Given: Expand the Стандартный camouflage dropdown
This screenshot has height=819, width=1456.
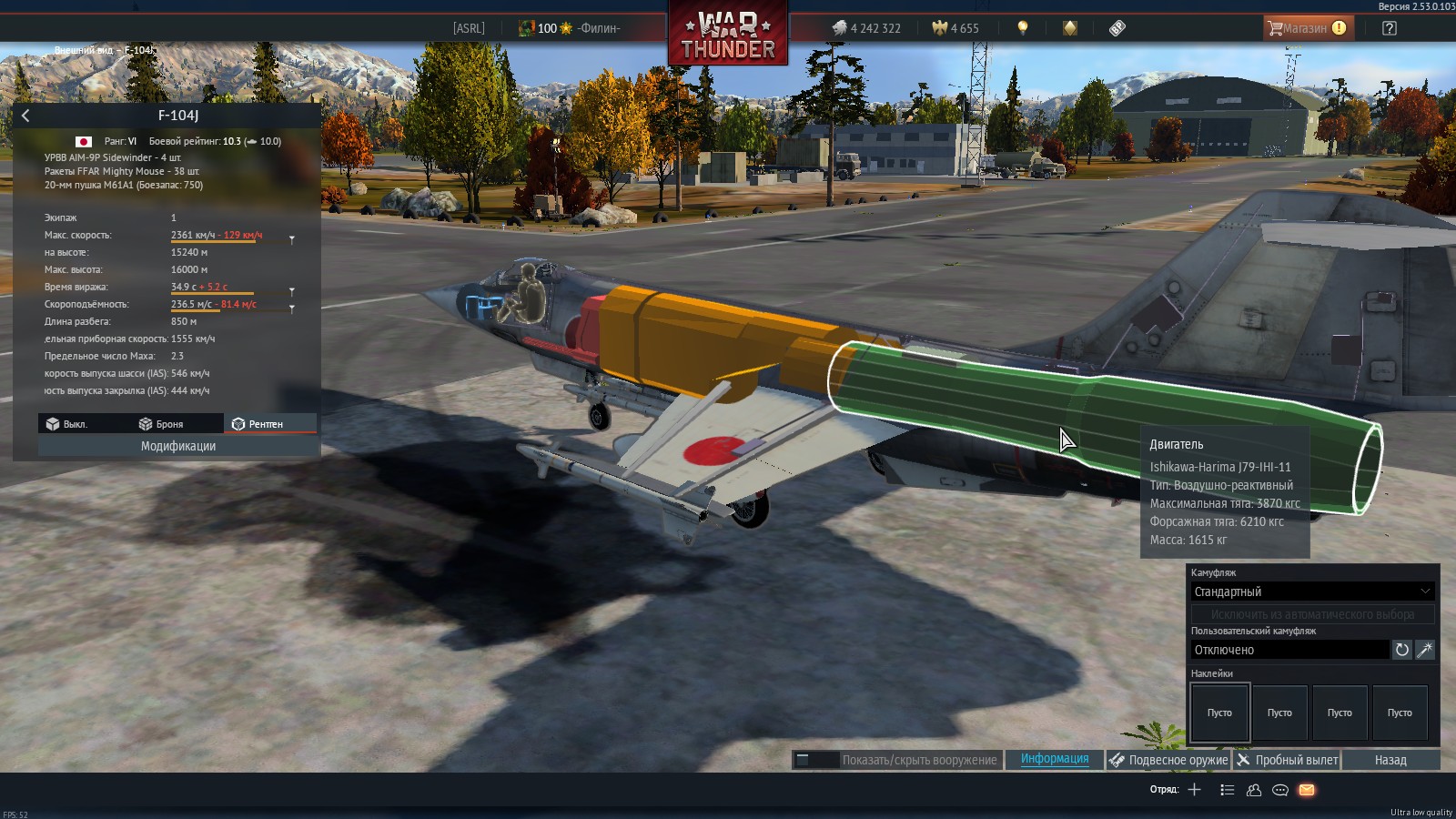Looking at the screenshot, I should (x=1311, y=591).
